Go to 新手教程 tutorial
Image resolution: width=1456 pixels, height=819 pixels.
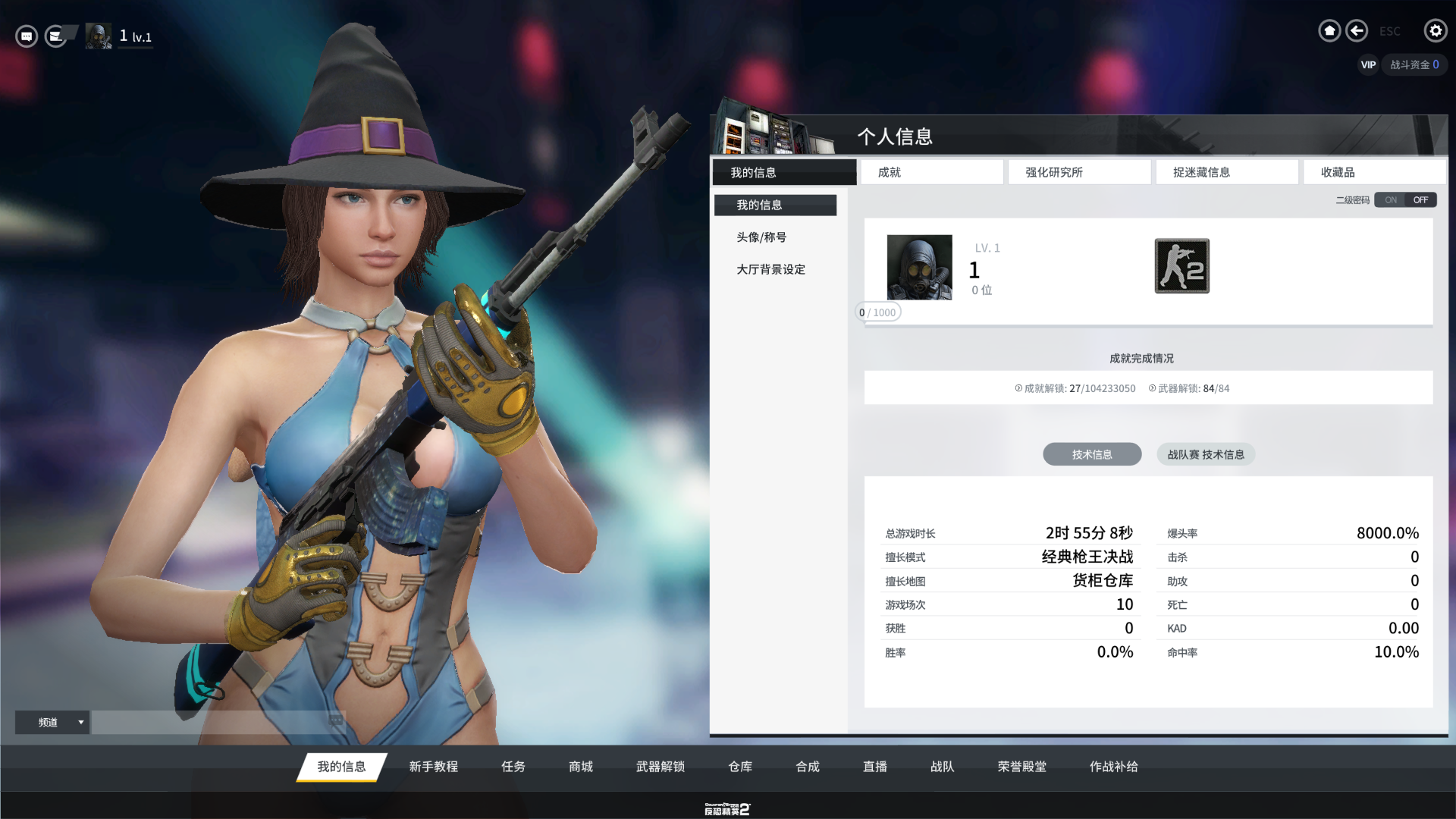(433, 767)
